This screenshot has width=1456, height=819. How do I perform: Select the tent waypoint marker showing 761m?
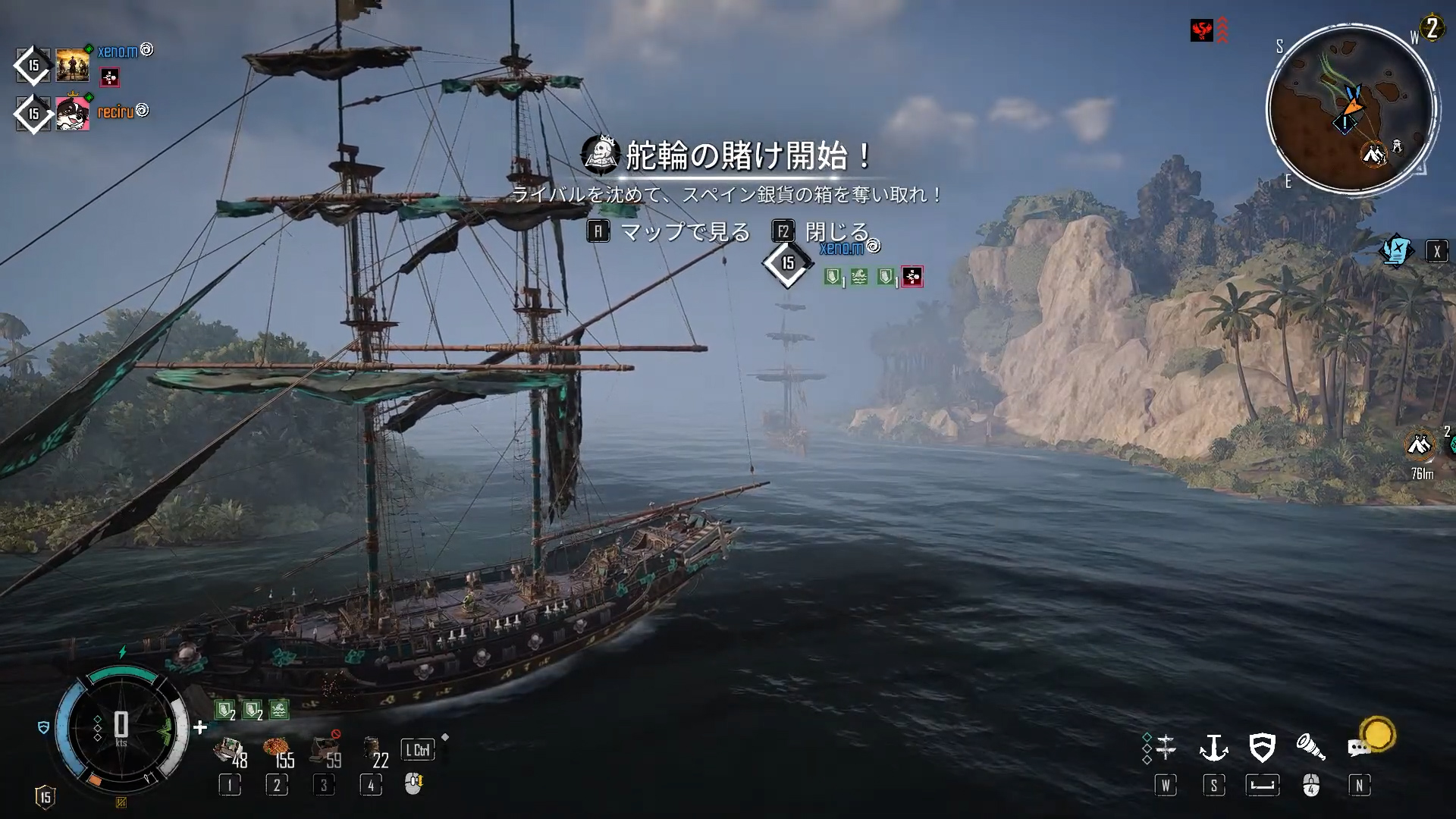tap(1420, 447)
